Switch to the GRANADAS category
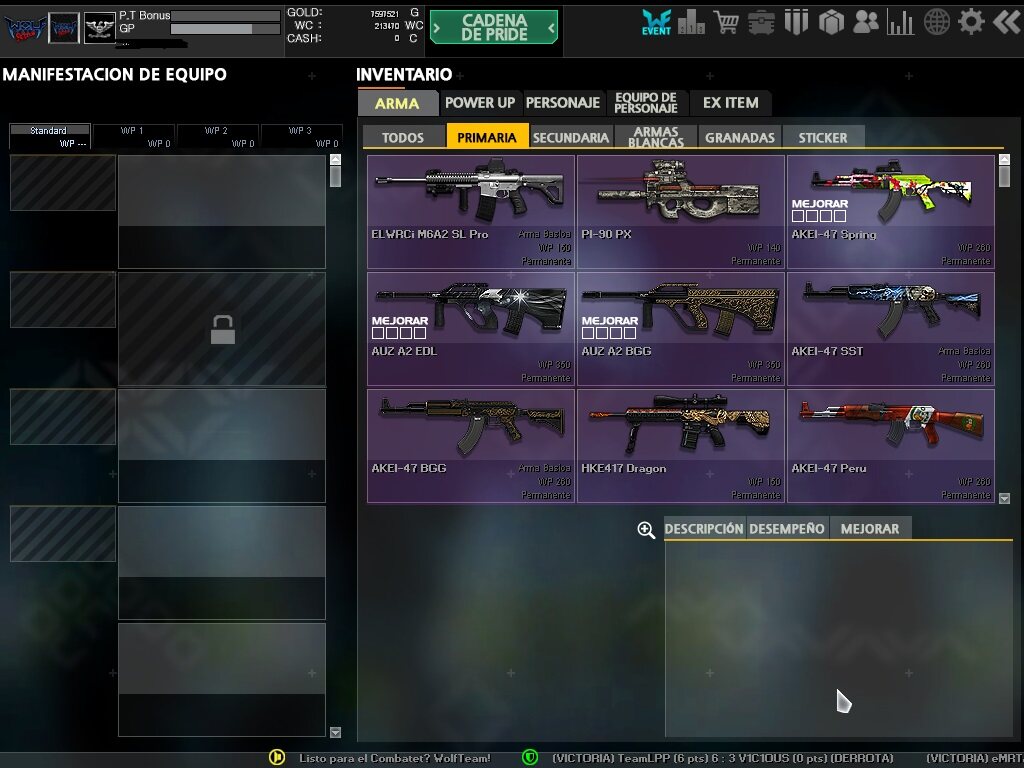 point(740,138)
